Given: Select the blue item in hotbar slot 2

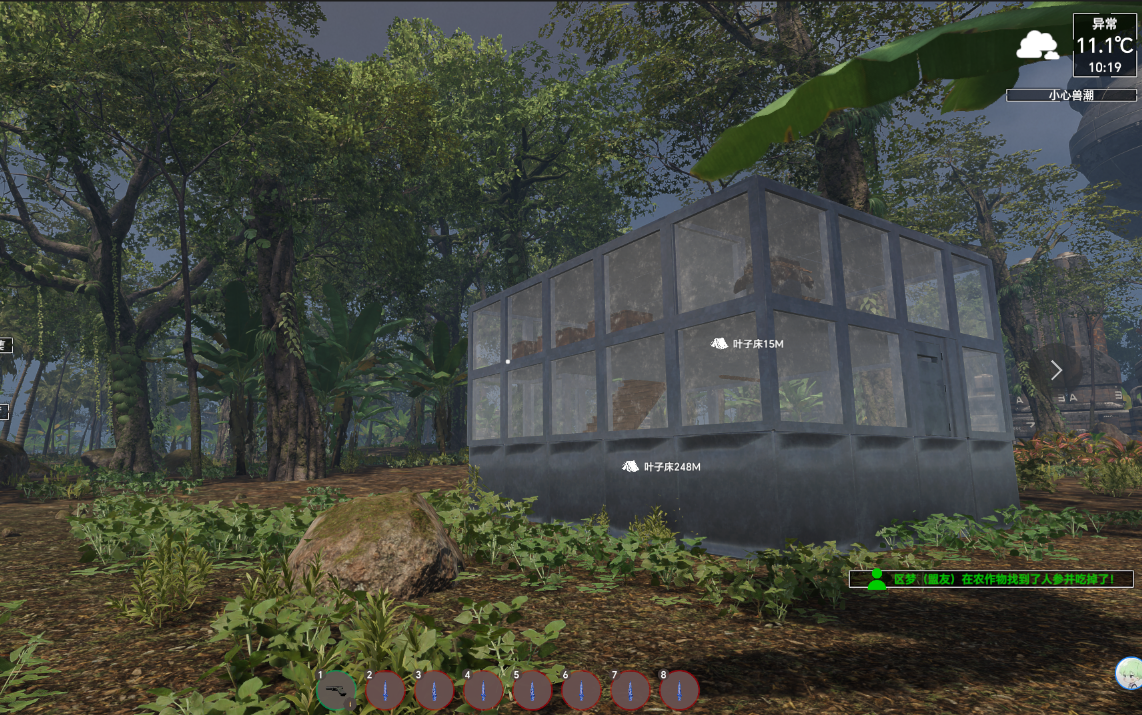Looking at the screenshot, I should [x=385, y=690].
